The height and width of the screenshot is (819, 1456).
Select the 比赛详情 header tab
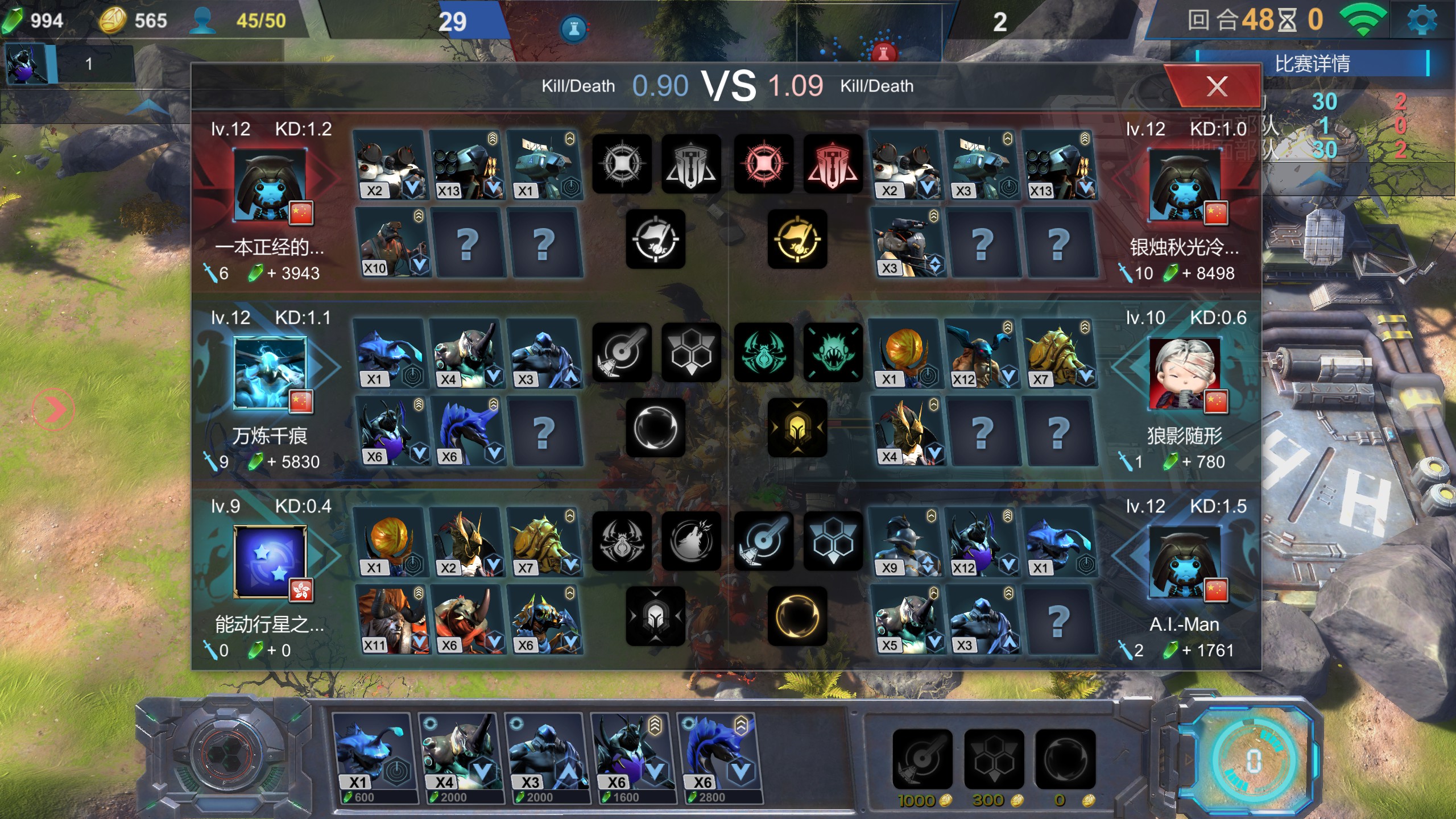coord(1312,63)
